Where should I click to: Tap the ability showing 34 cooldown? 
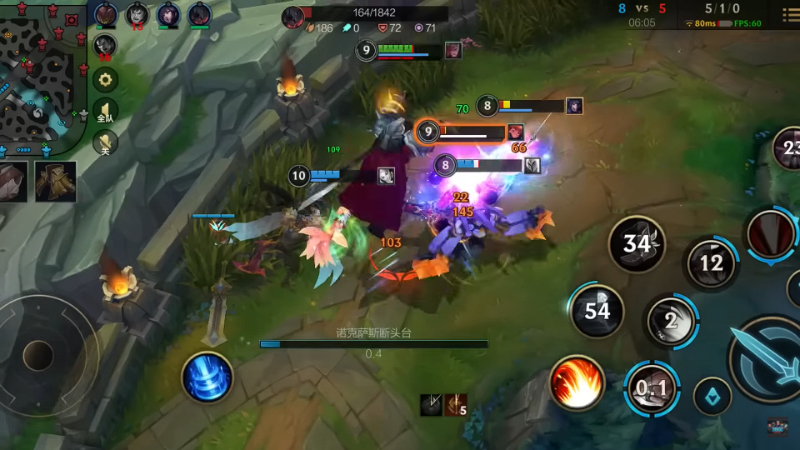(x=637, y=244)
